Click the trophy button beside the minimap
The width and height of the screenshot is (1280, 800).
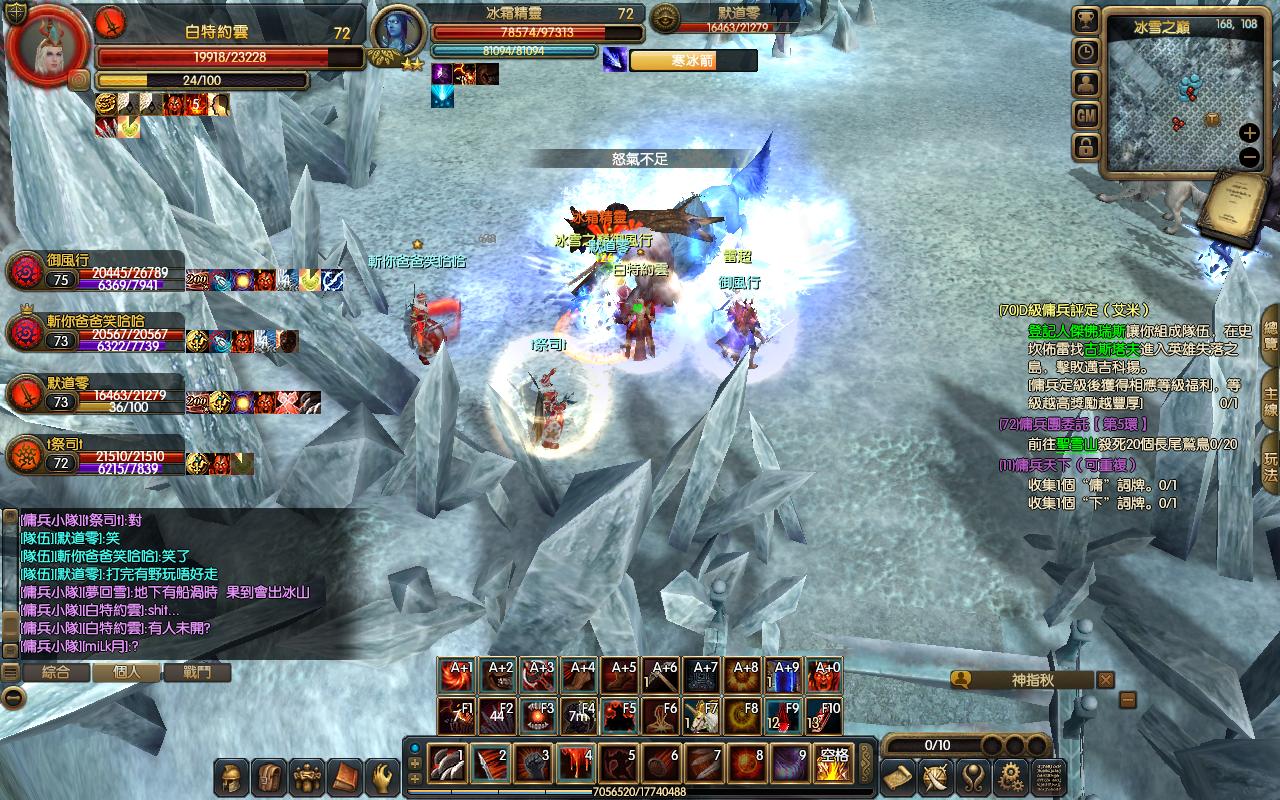pyautogui.click(x=1086, y=20)
